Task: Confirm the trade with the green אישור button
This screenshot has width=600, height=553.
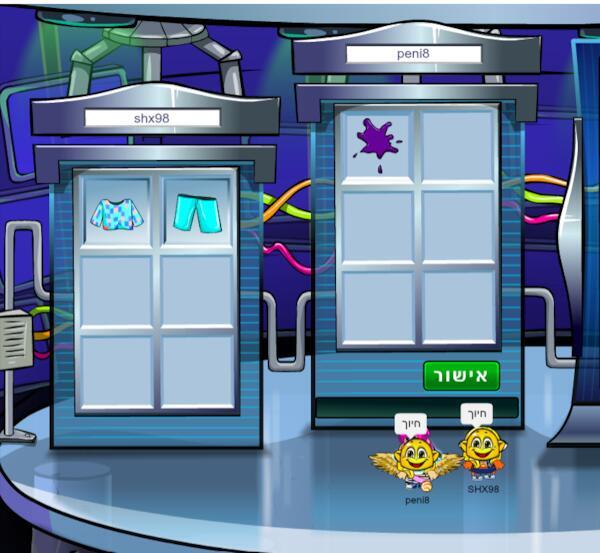Action: point(460,376)
